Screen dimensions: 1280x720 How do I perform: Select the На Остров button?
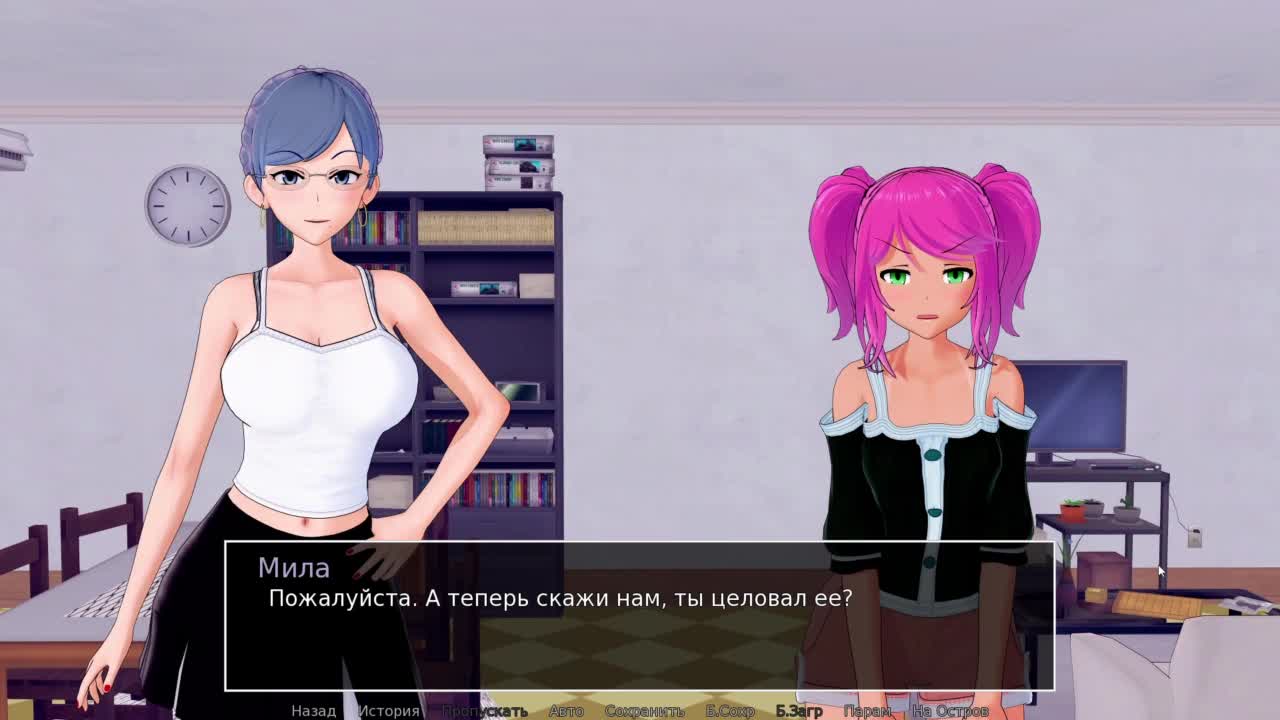coord(950,711)
